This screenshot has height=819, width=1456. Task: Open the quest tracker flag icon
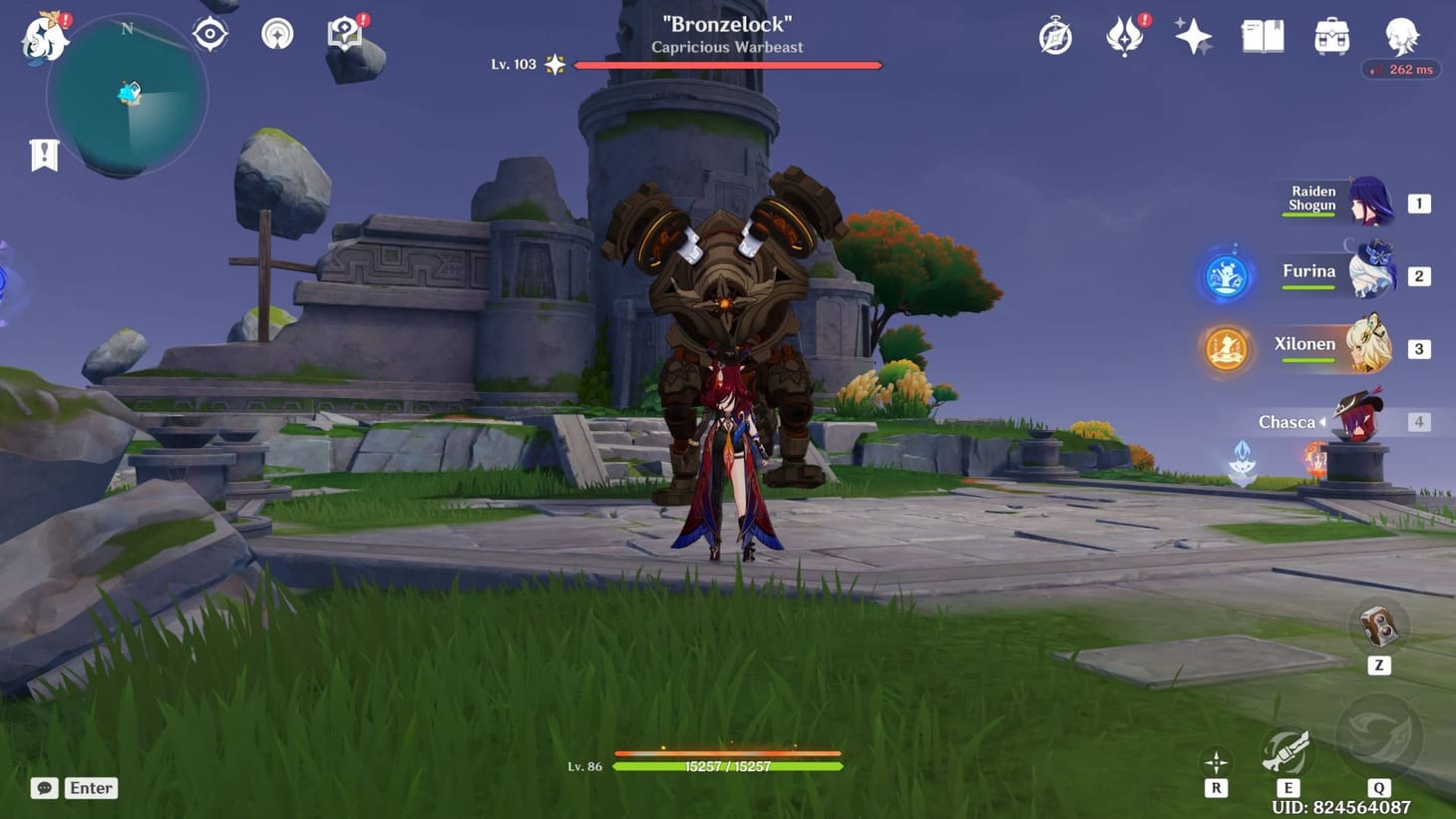pos(42,155)
